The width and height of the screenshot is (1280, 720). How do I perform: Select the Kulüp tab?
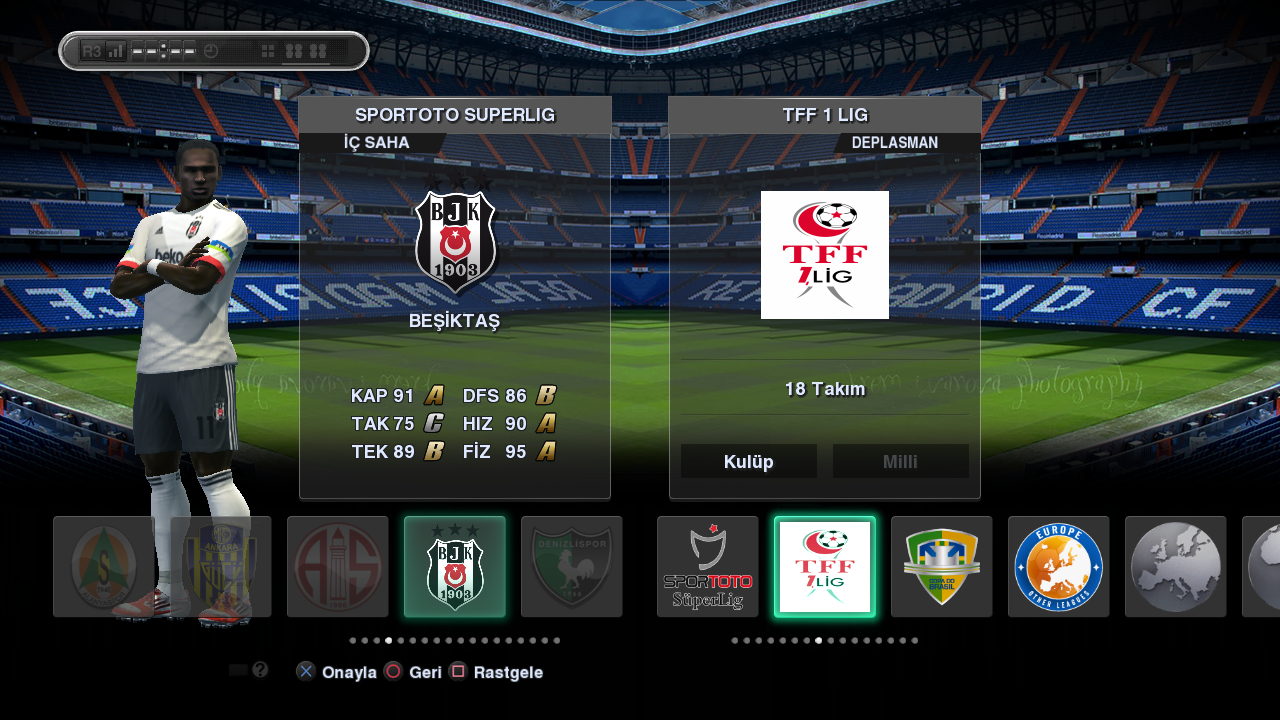pyautogui.click(x=748, y=462)
